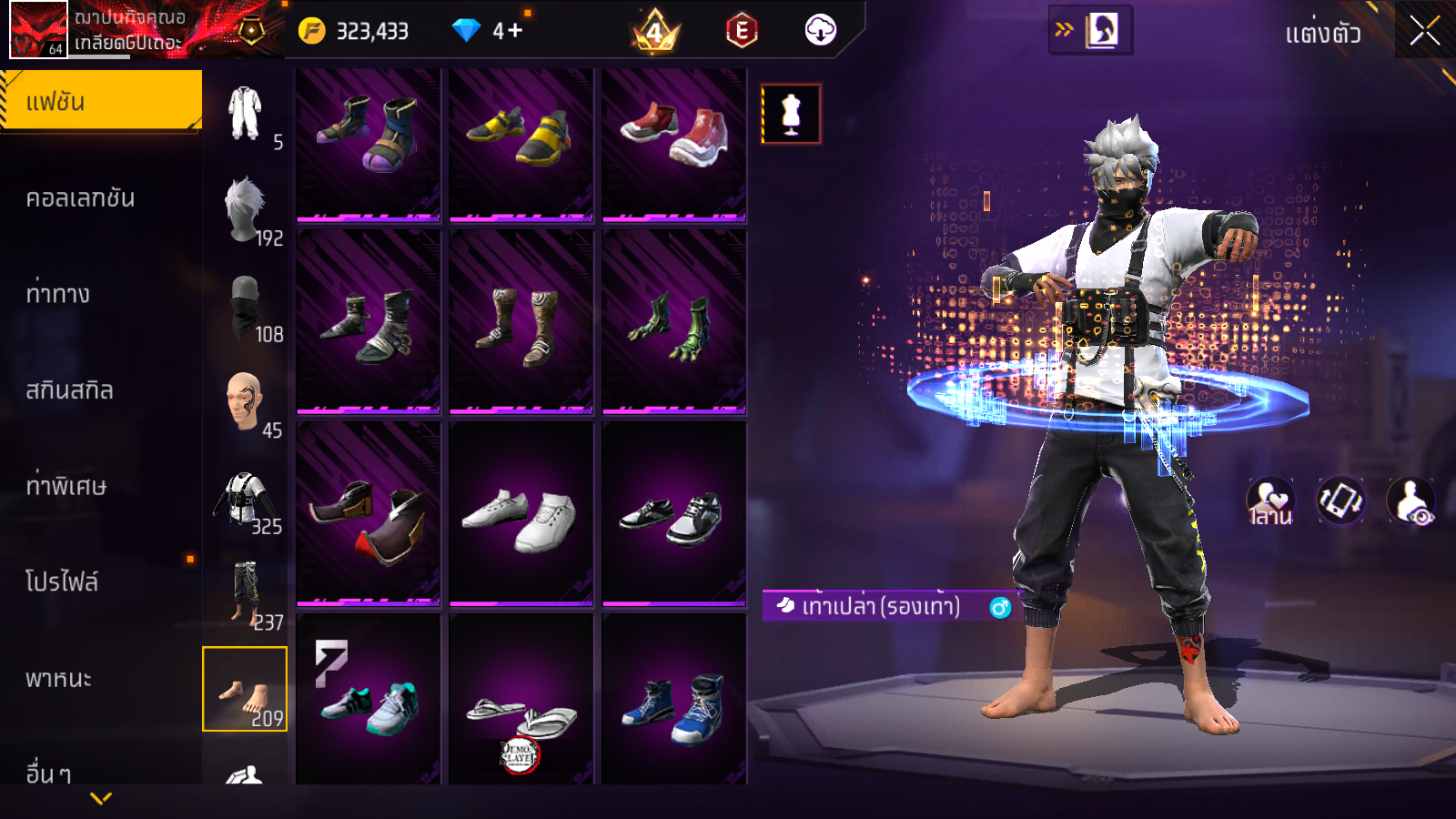Add diamonds with the plus button
The height and width of the screenshot is (819, 1456).
point(514,31)
